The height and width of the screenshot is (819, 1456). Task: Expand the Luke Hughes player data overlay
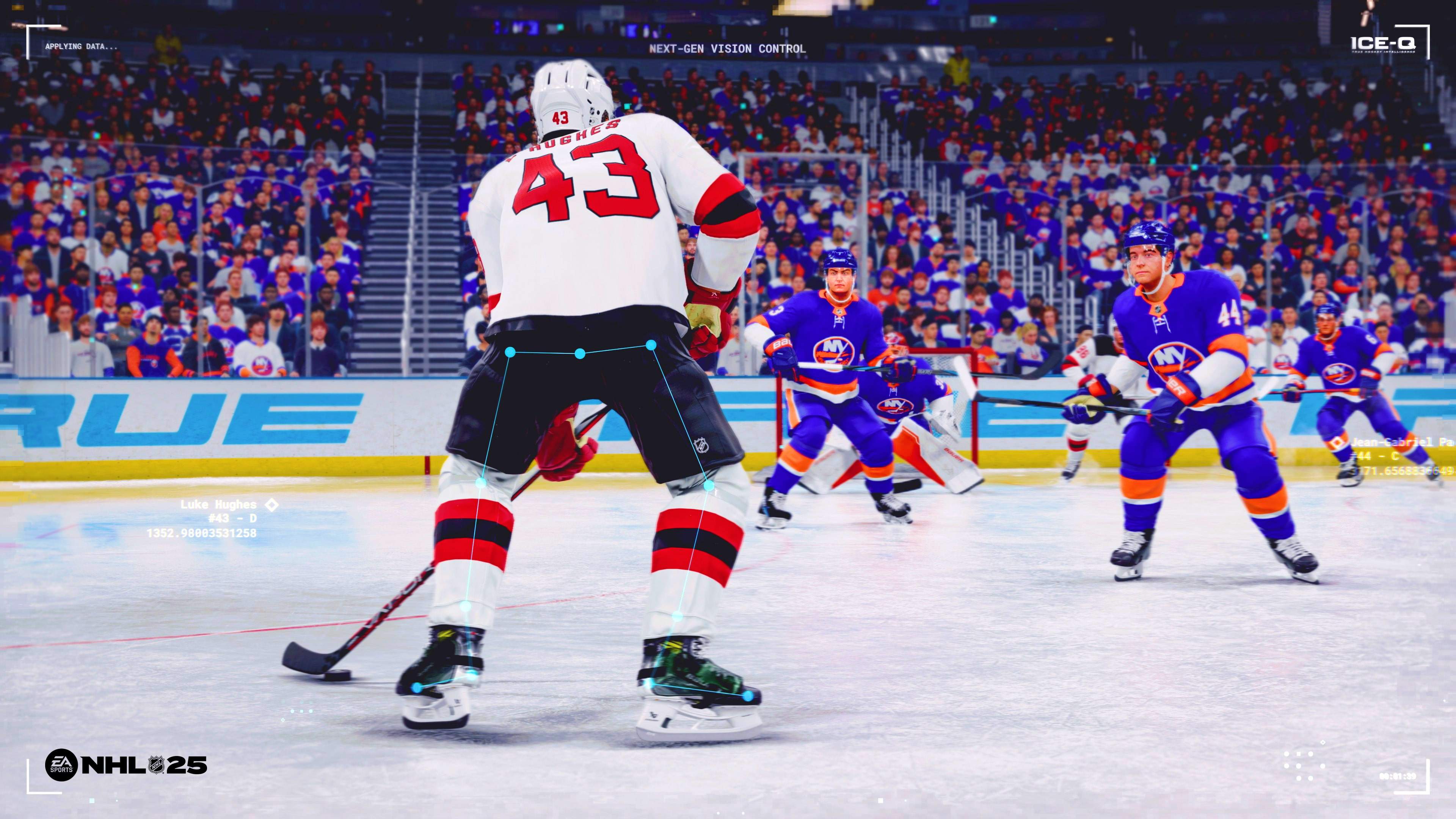pyautogui.click(x=220, y=519)
